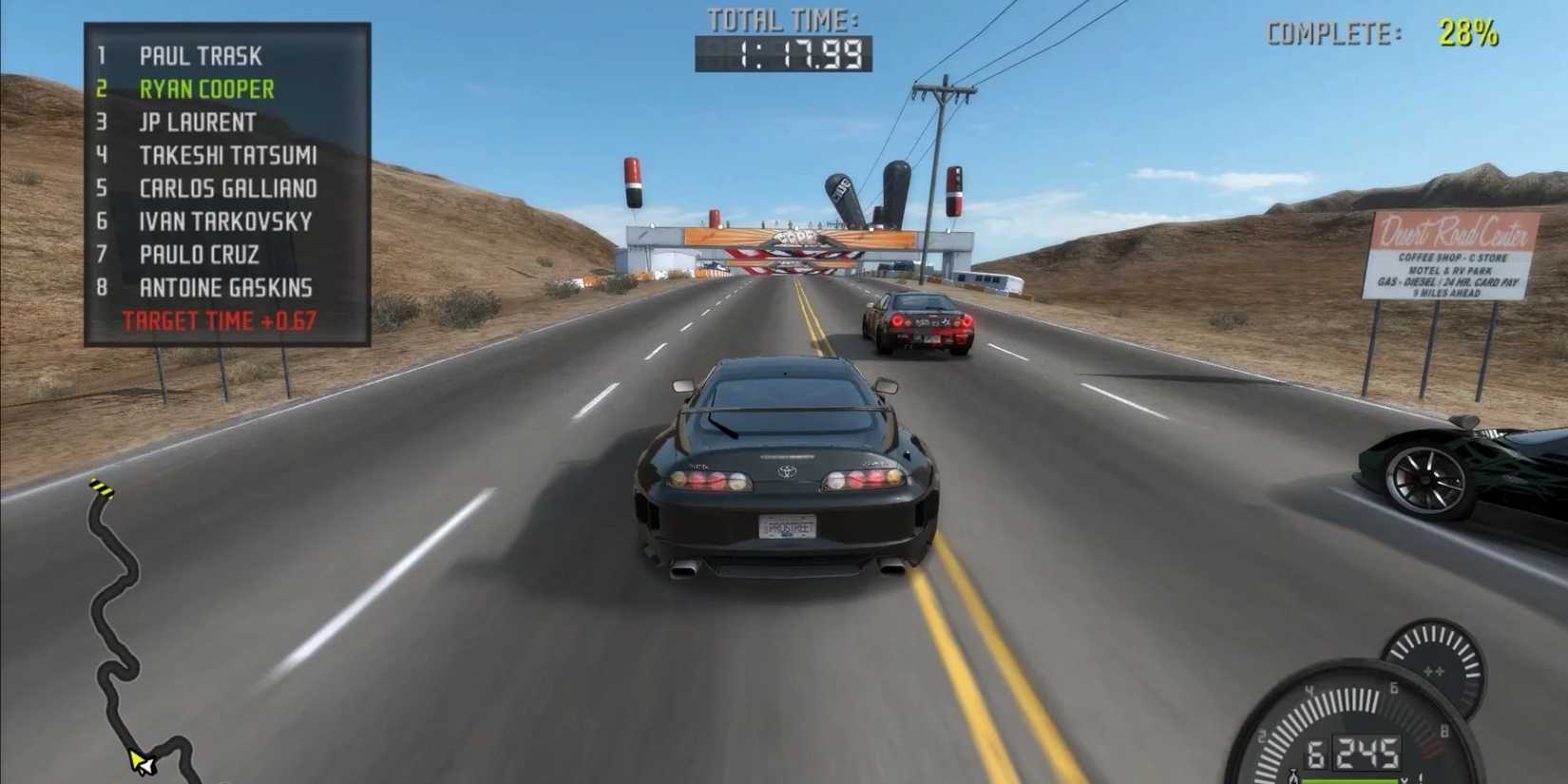Click the TARGET TIME +0.67 entry
1568x784 pixels.
[218, 320]
